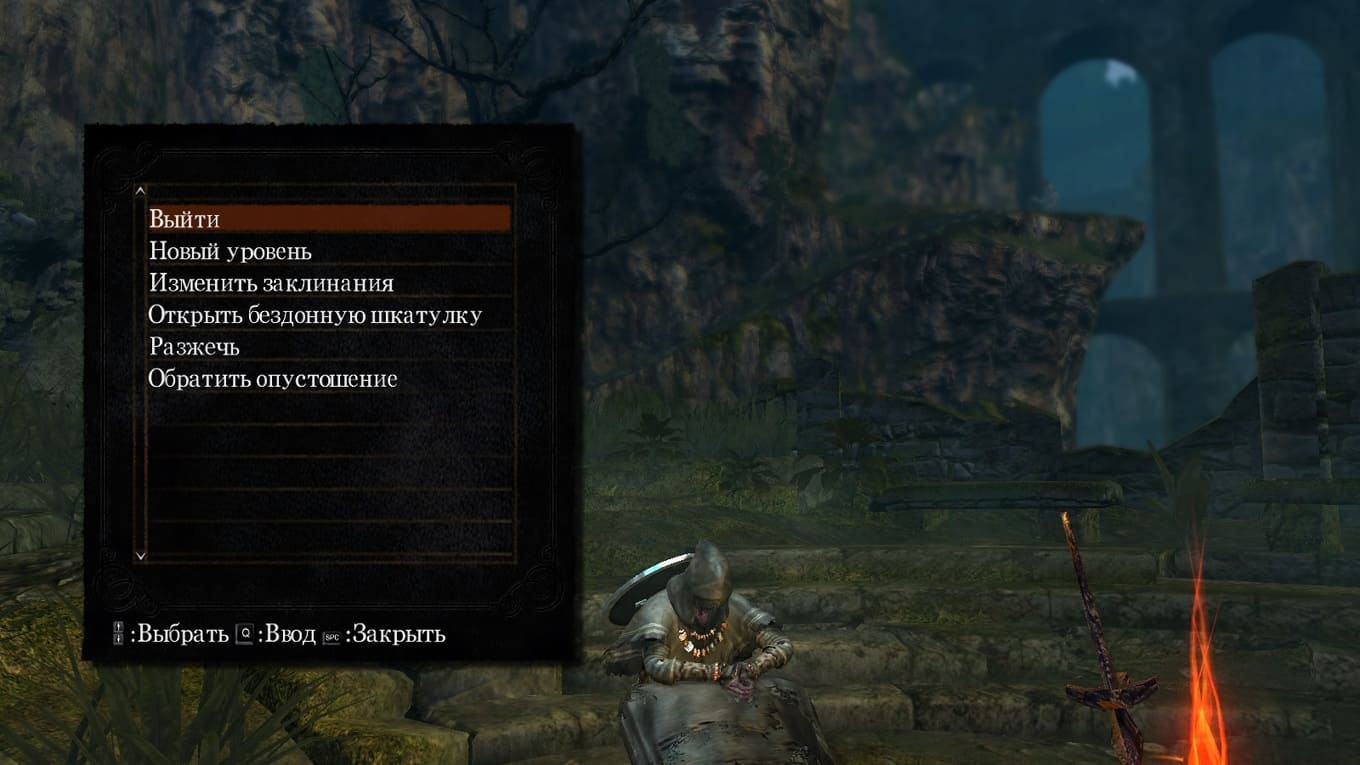Select the Выйти menu entry

point(185,219)
